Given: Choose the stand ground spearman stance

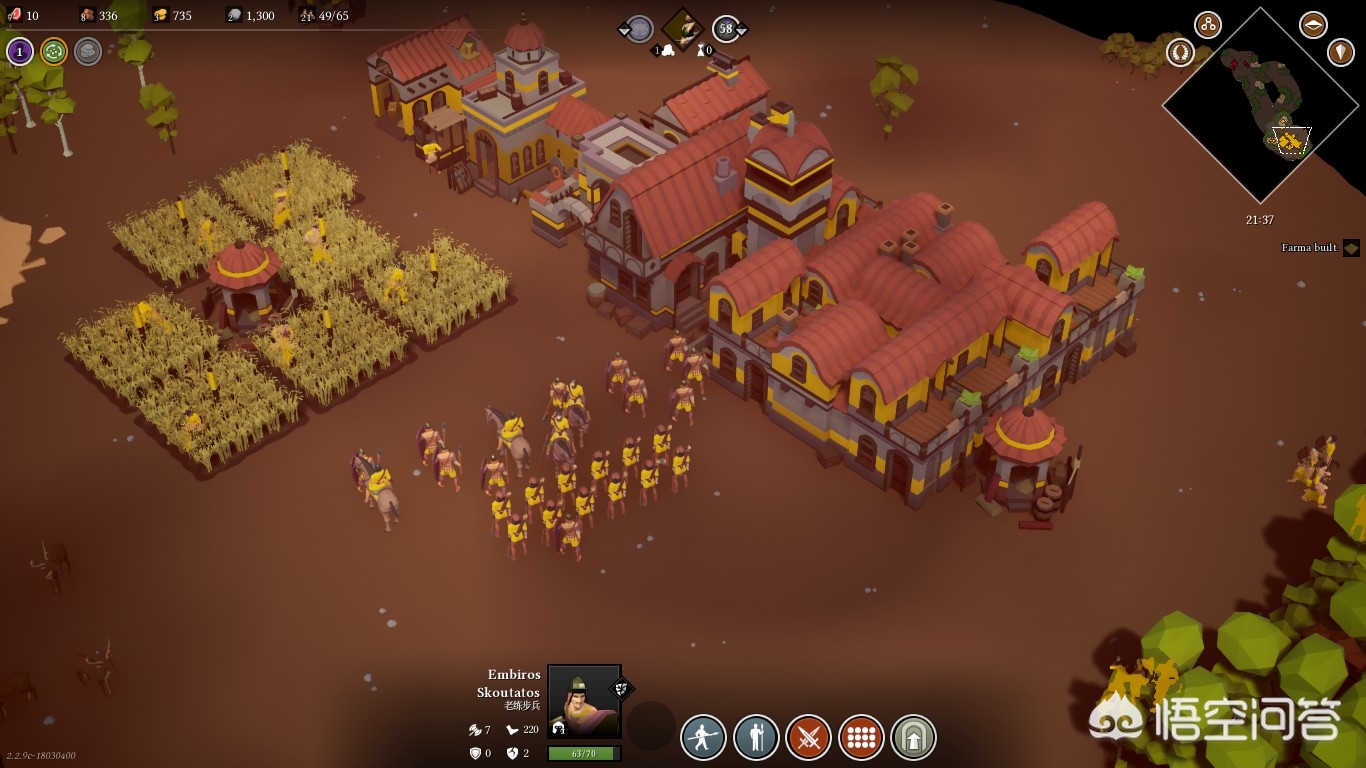Looking at the screenshot, I should click(x=756, y=738).
